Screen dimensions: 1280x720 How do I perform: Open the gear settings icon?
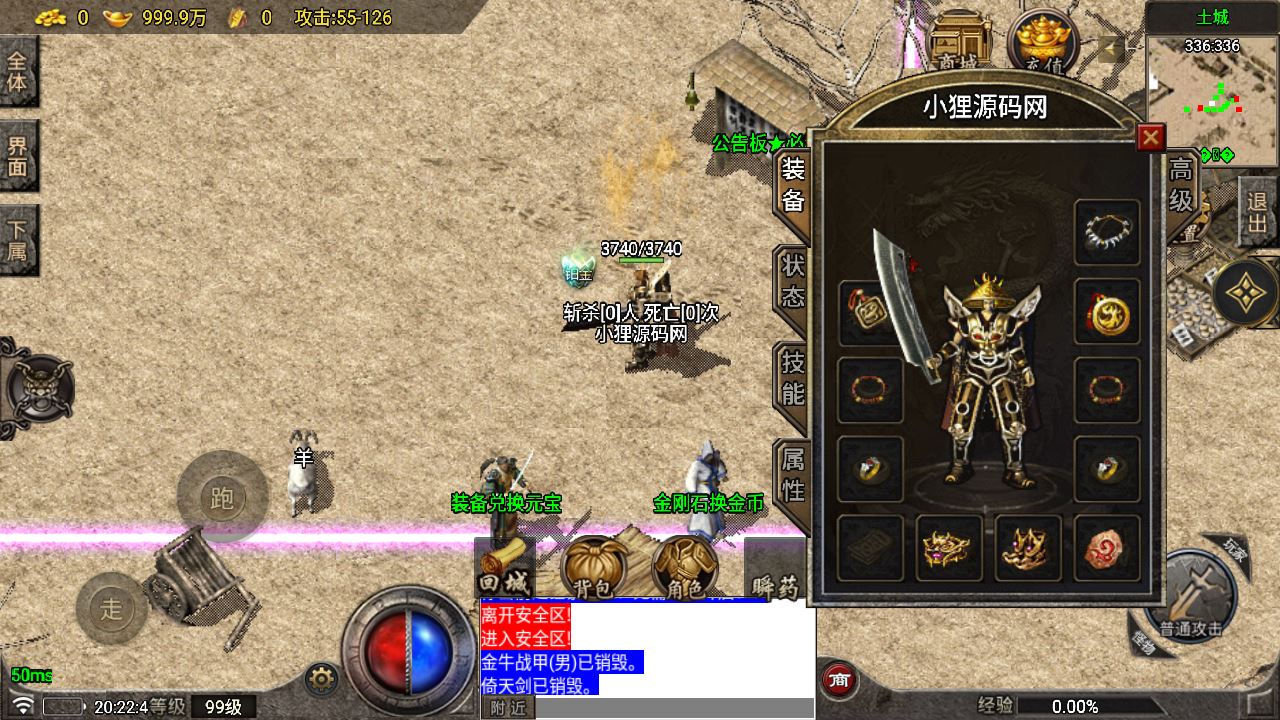point(321,679)
